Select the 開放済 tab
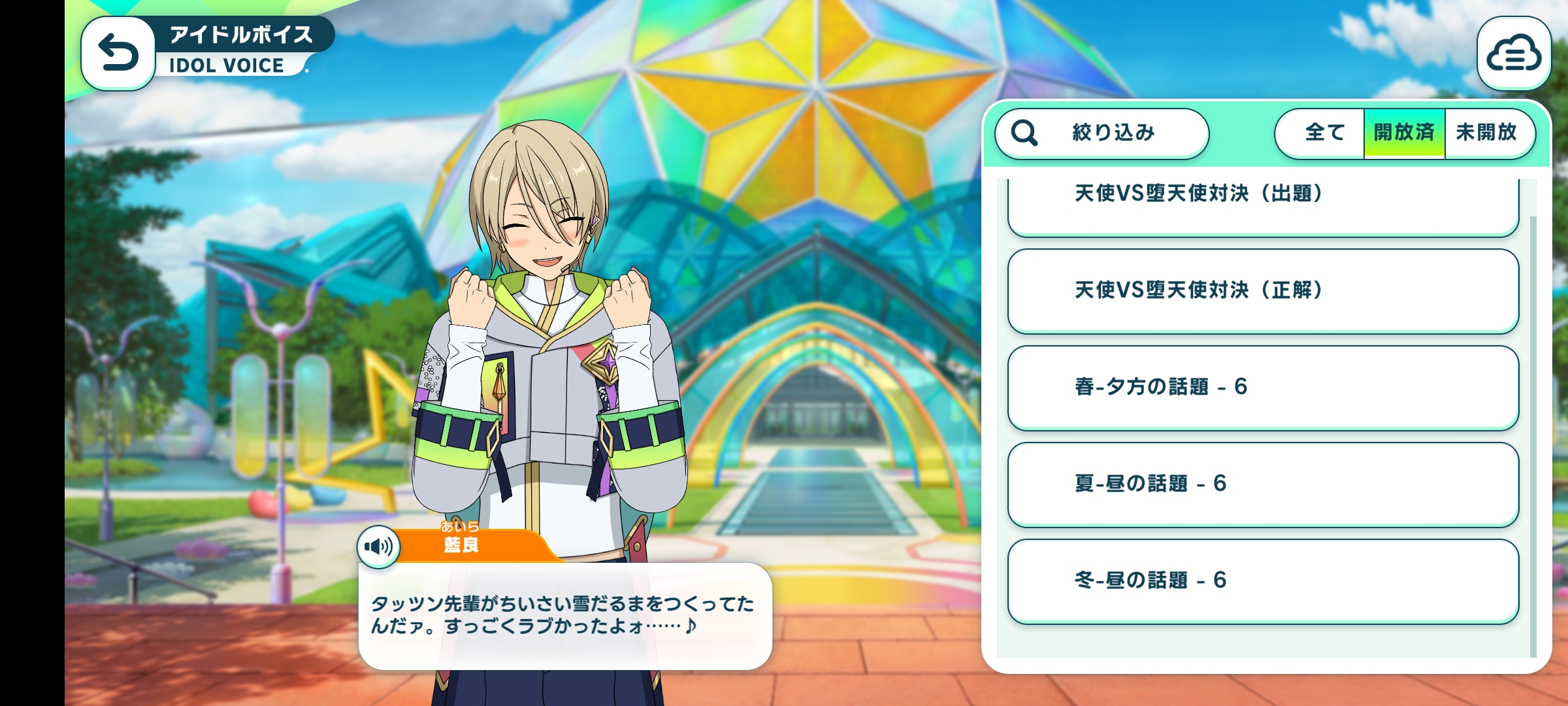The image size is (1568, 706). pos(1404,133)
